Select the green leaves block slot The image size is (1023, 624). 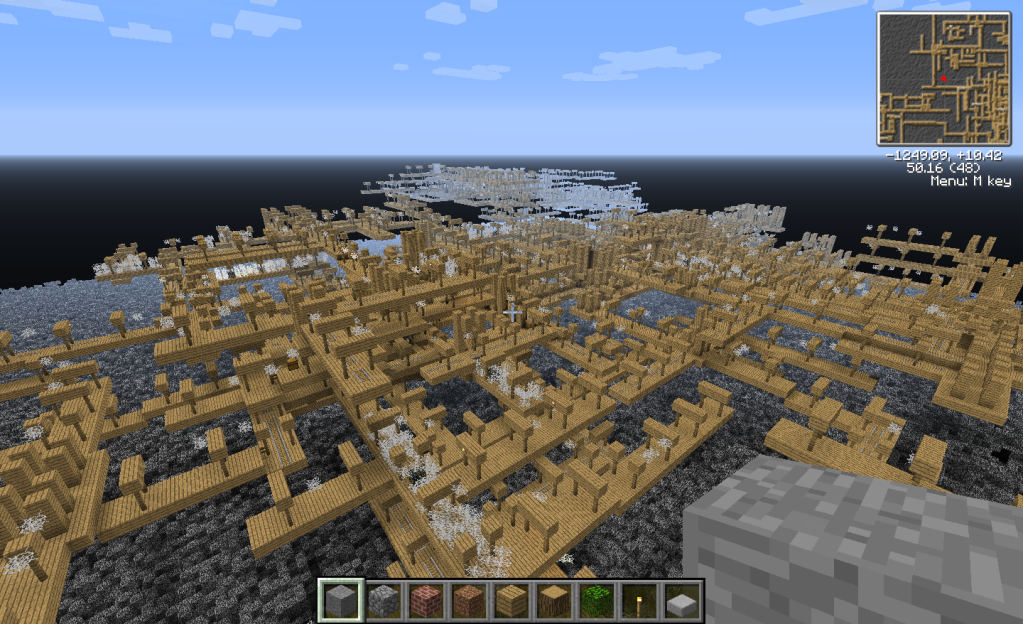[597, 601]
